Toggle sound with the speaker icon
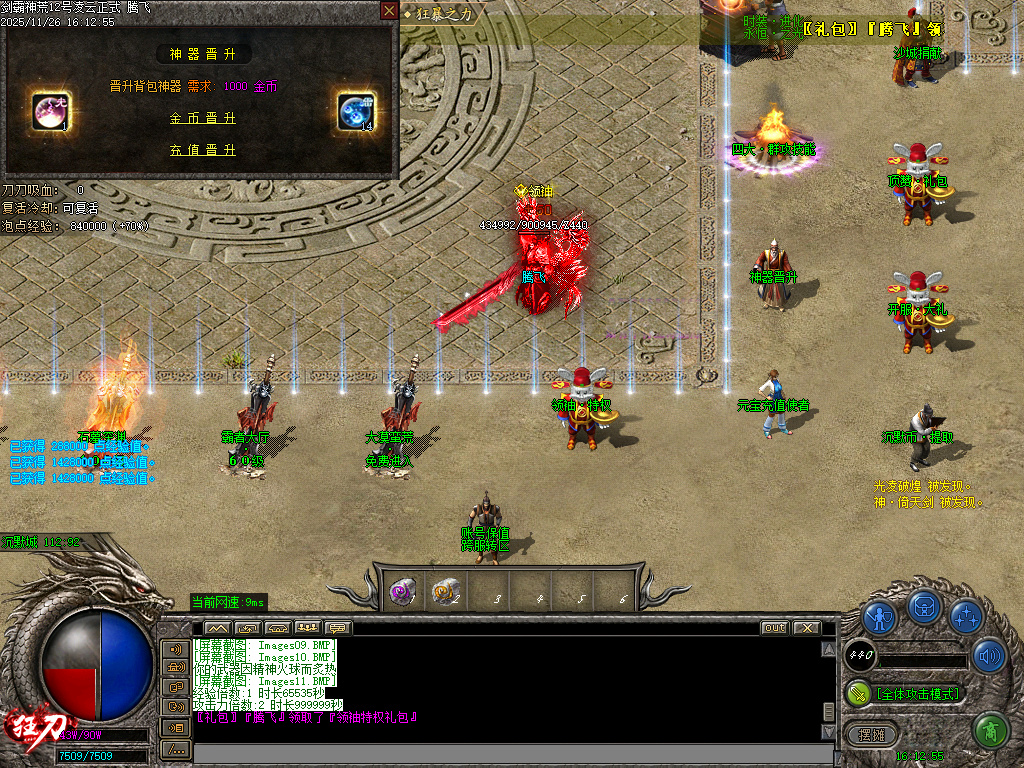The image size is (1024, 768). pyautogui.click(x=989, y=655)
